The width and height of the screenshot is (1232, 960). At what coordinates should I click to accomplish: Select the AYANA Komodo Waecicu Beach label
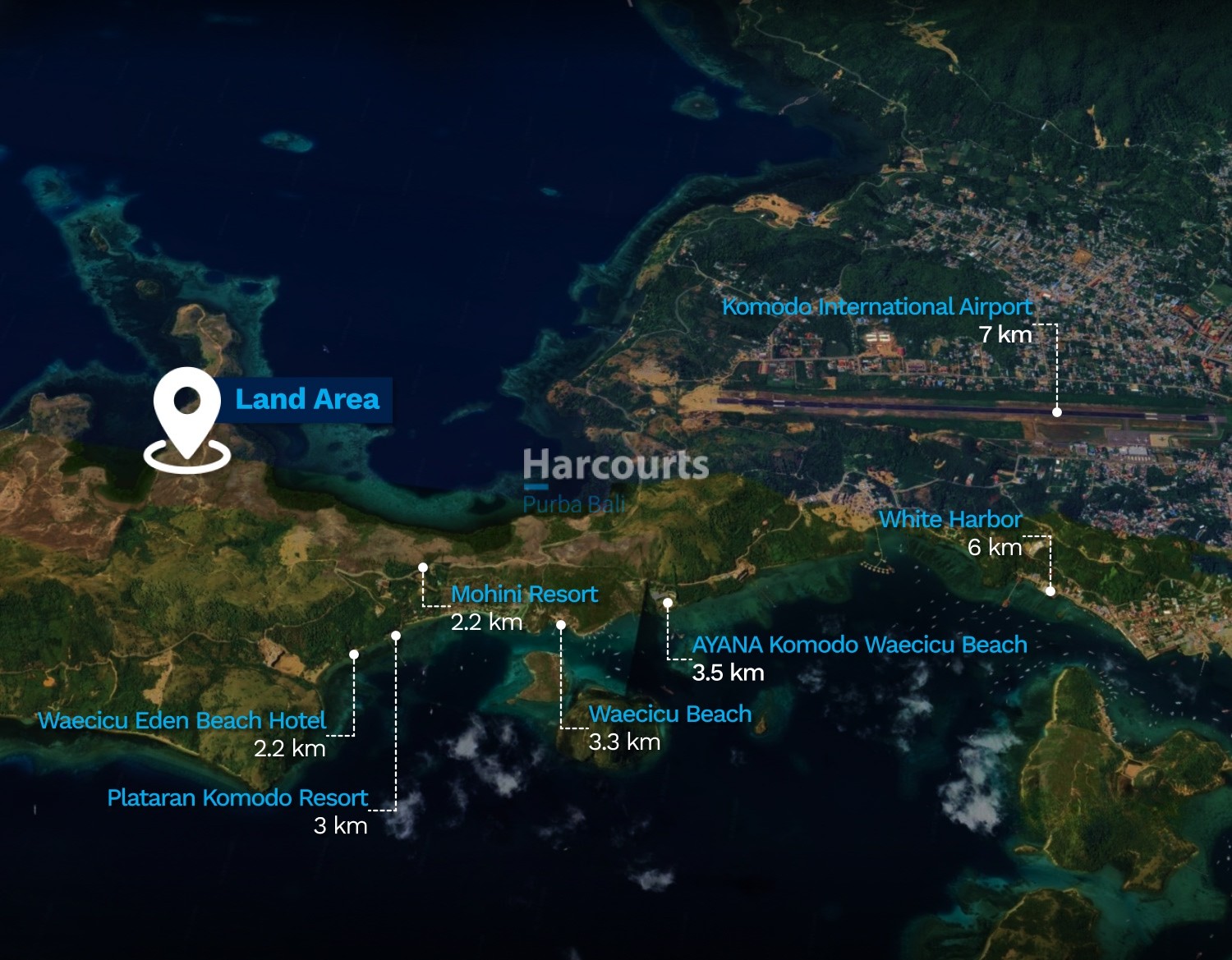[859, 645]
